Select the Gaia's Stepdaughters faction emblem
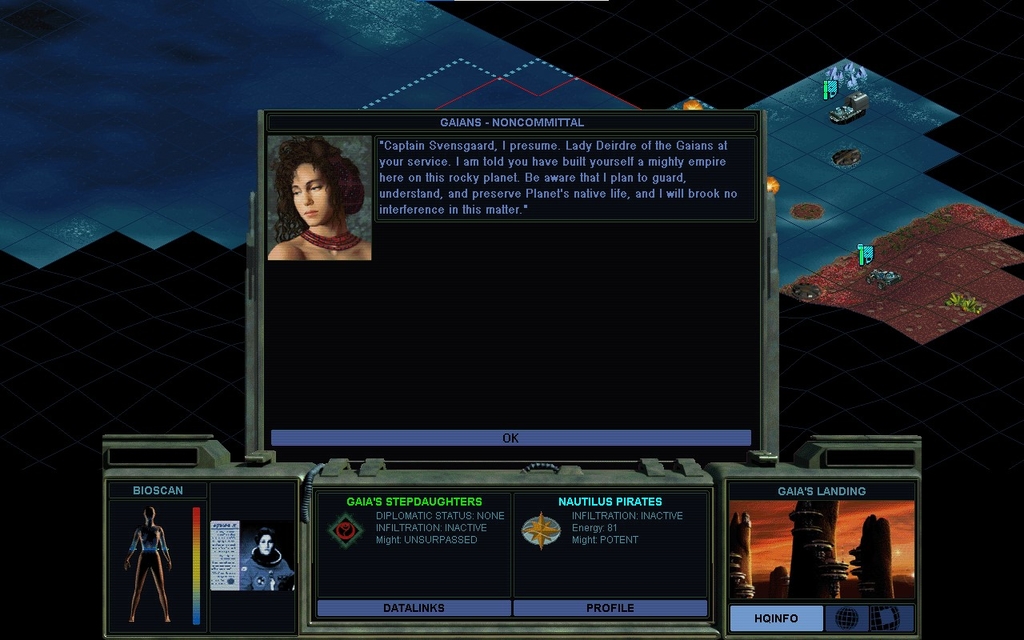 coord(345,529)
